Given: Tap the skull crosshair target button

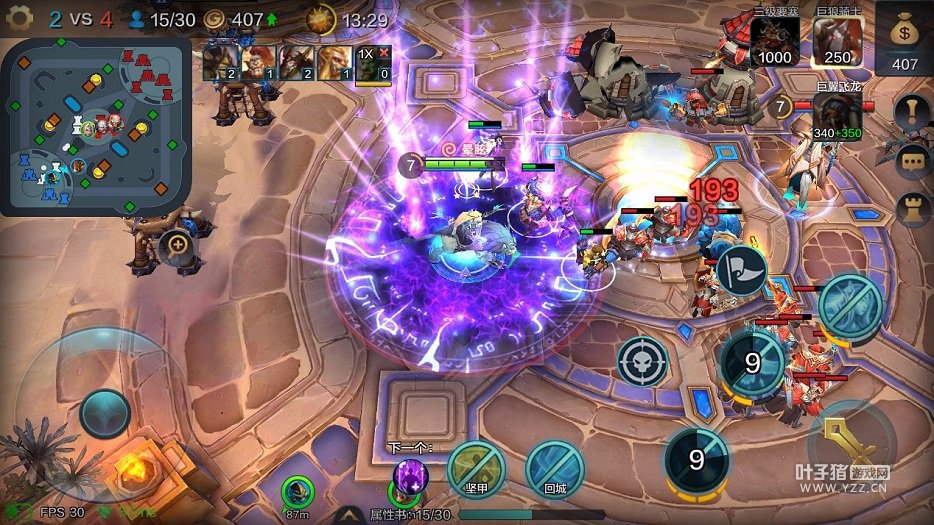Looking at the screenshot, I should 642,361.
